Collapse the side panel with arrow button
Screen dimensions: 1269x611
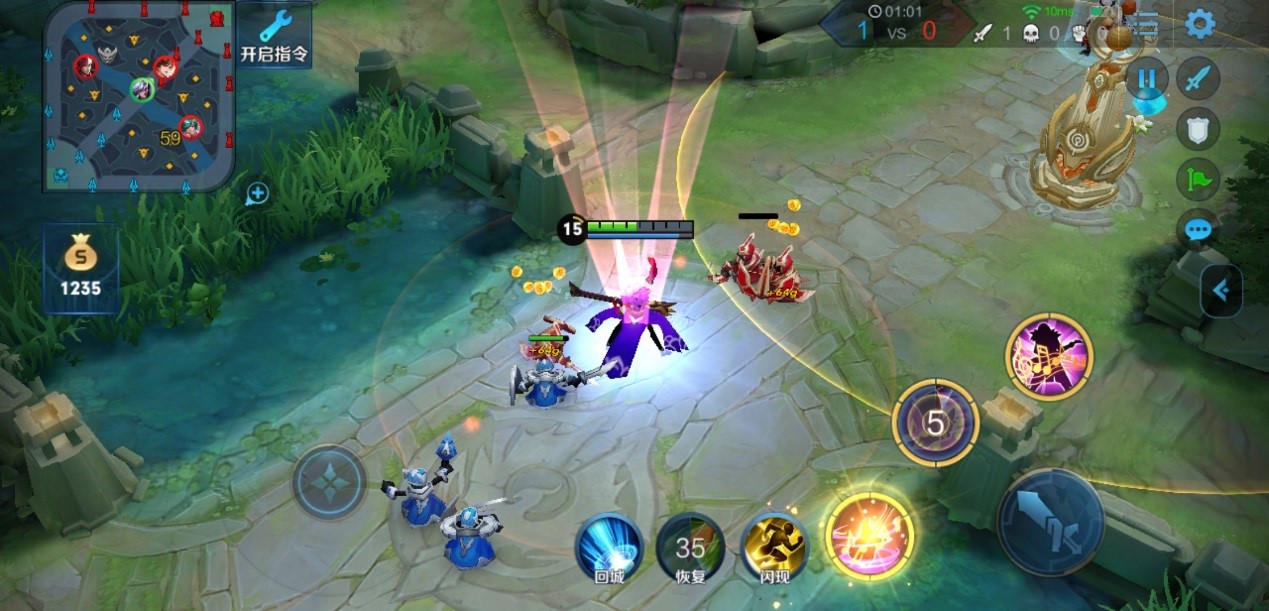(1221, 291)
